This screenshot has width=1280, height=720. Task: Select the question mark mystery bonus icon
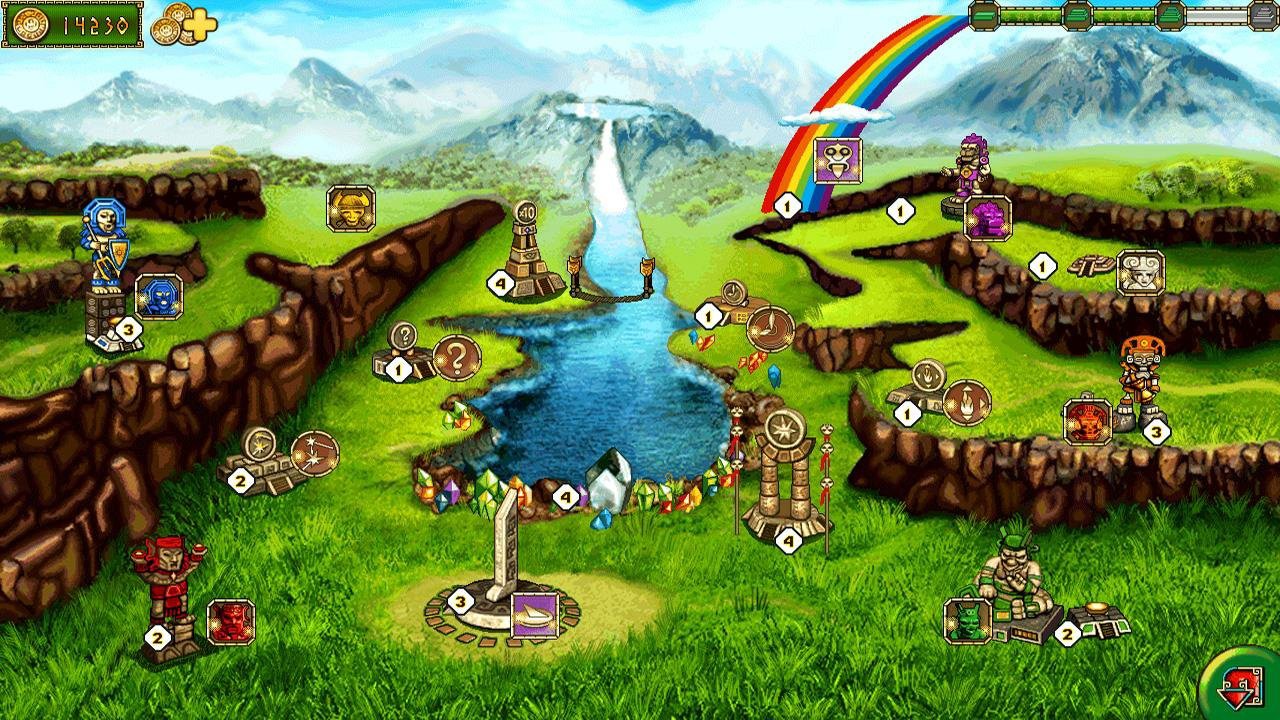point(455,357)
